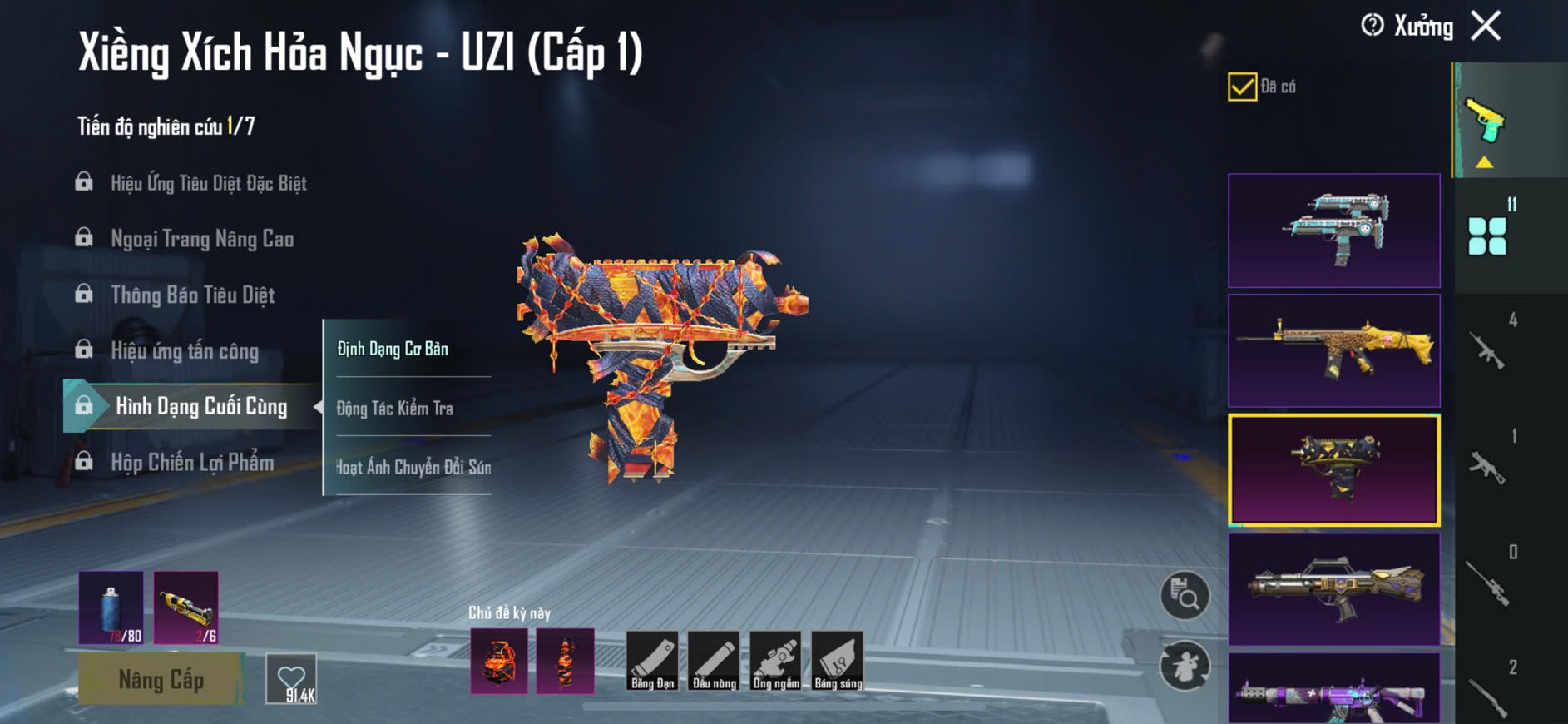Image resolution: width=1568 pixels, height=724 pixels.
Task: Select the gold SCAR rifle skin thumbnail
Action: point(1333,350)
